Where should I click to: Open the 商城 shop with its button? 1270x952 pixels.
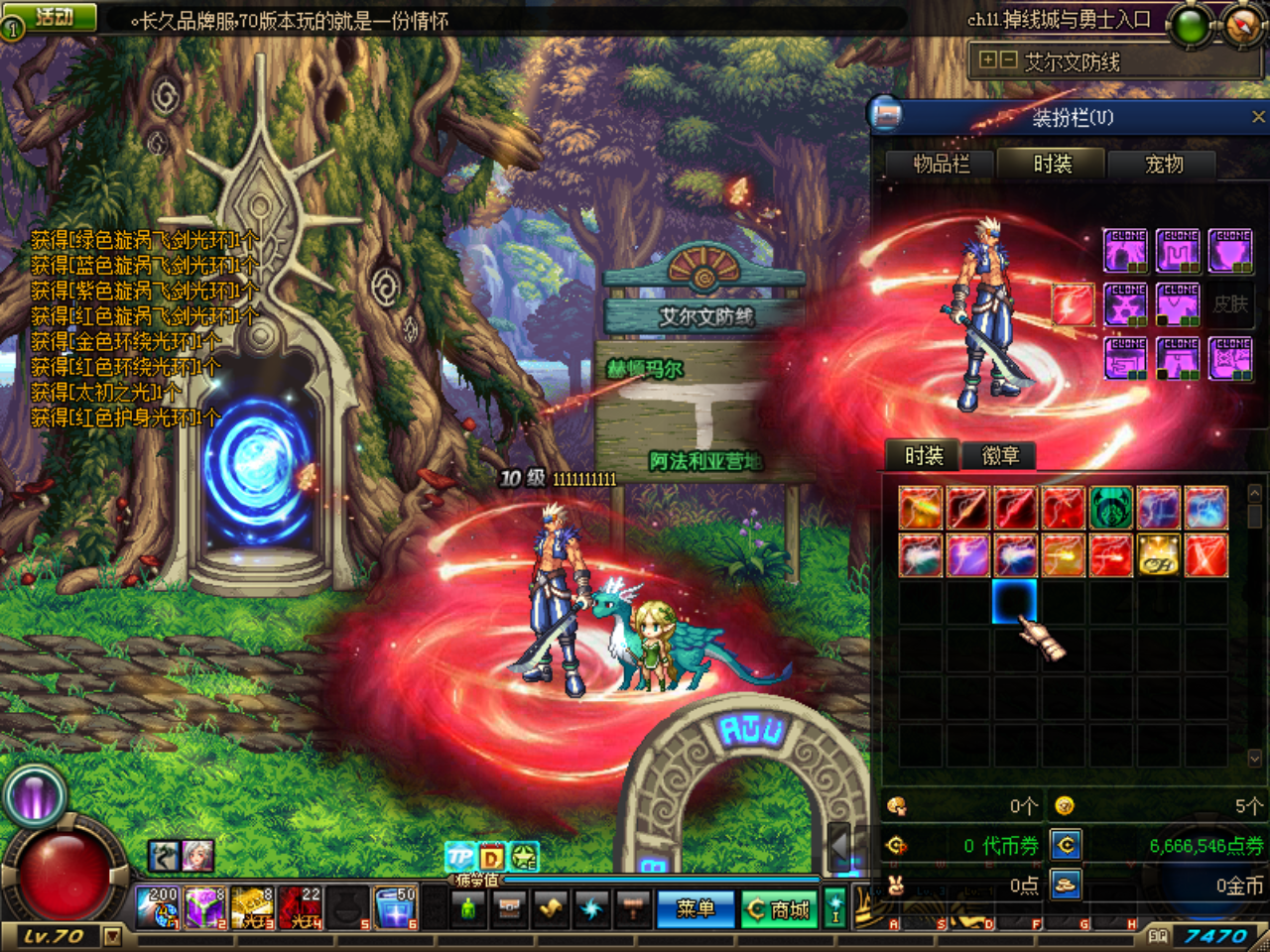click(x=780, y=908)
